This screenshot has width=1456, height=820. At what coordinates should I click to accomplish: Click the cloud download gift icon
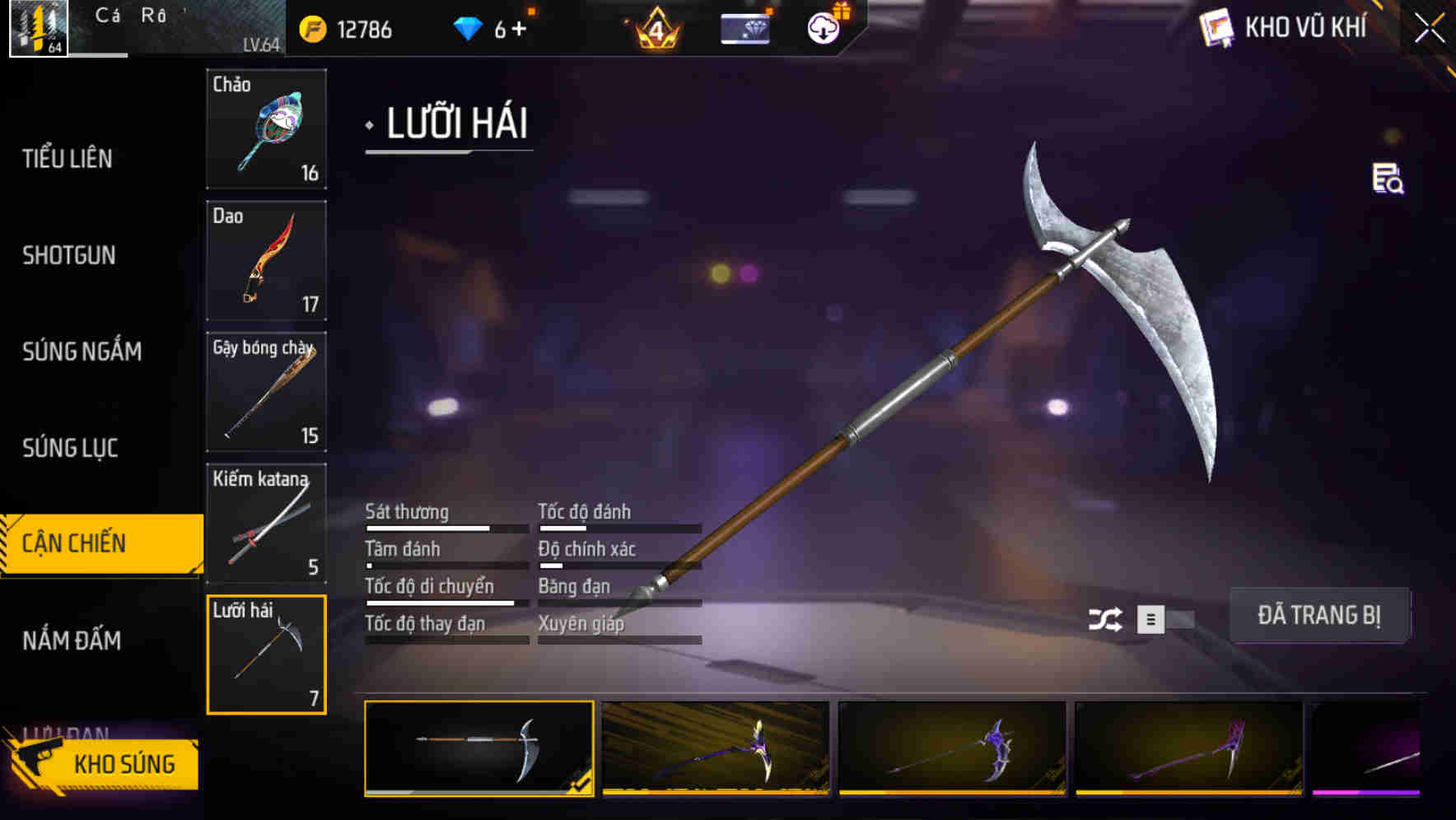click(823, 27)
